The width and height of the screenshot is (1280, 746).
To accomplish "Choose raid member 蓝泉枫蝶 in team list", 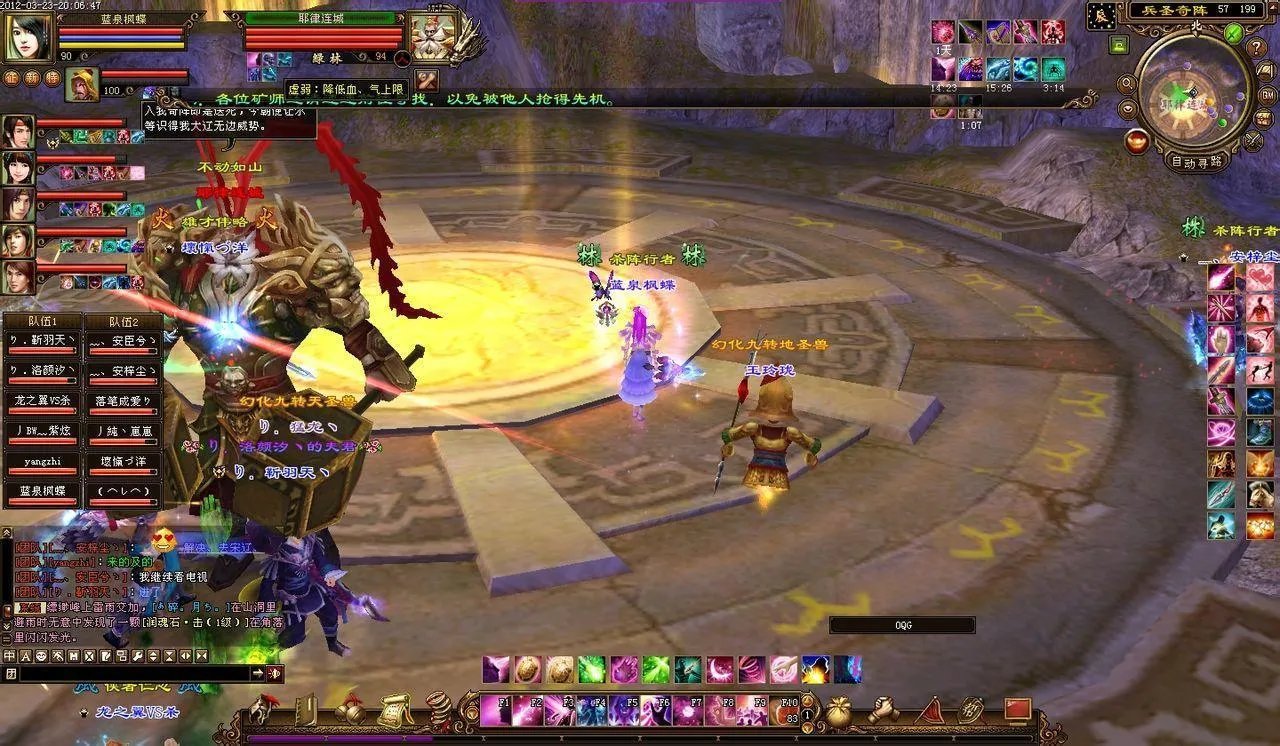I will pos(41,491).
